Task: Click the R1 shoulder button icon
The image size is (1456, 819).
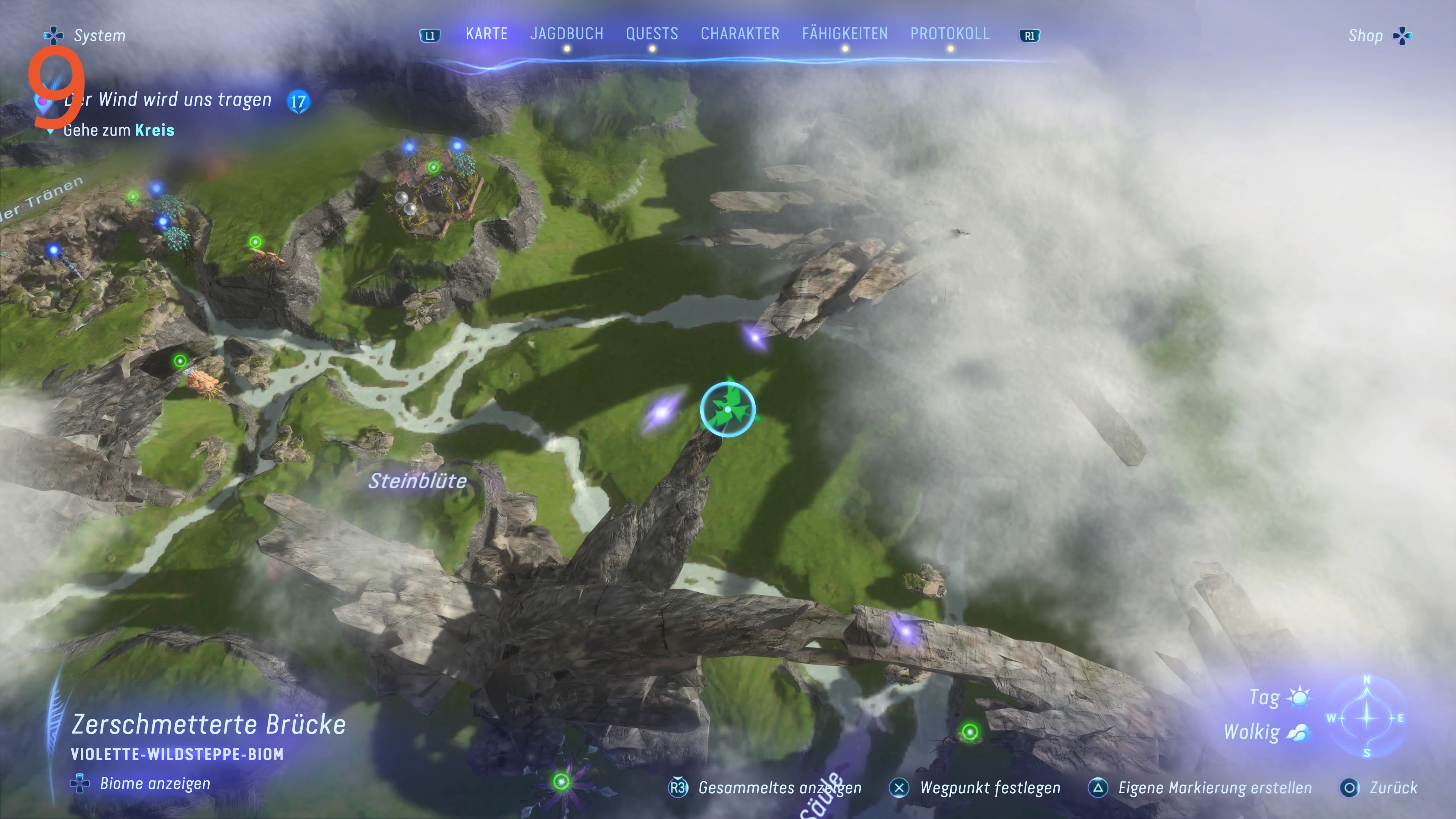Action: tap(1029, 35)
